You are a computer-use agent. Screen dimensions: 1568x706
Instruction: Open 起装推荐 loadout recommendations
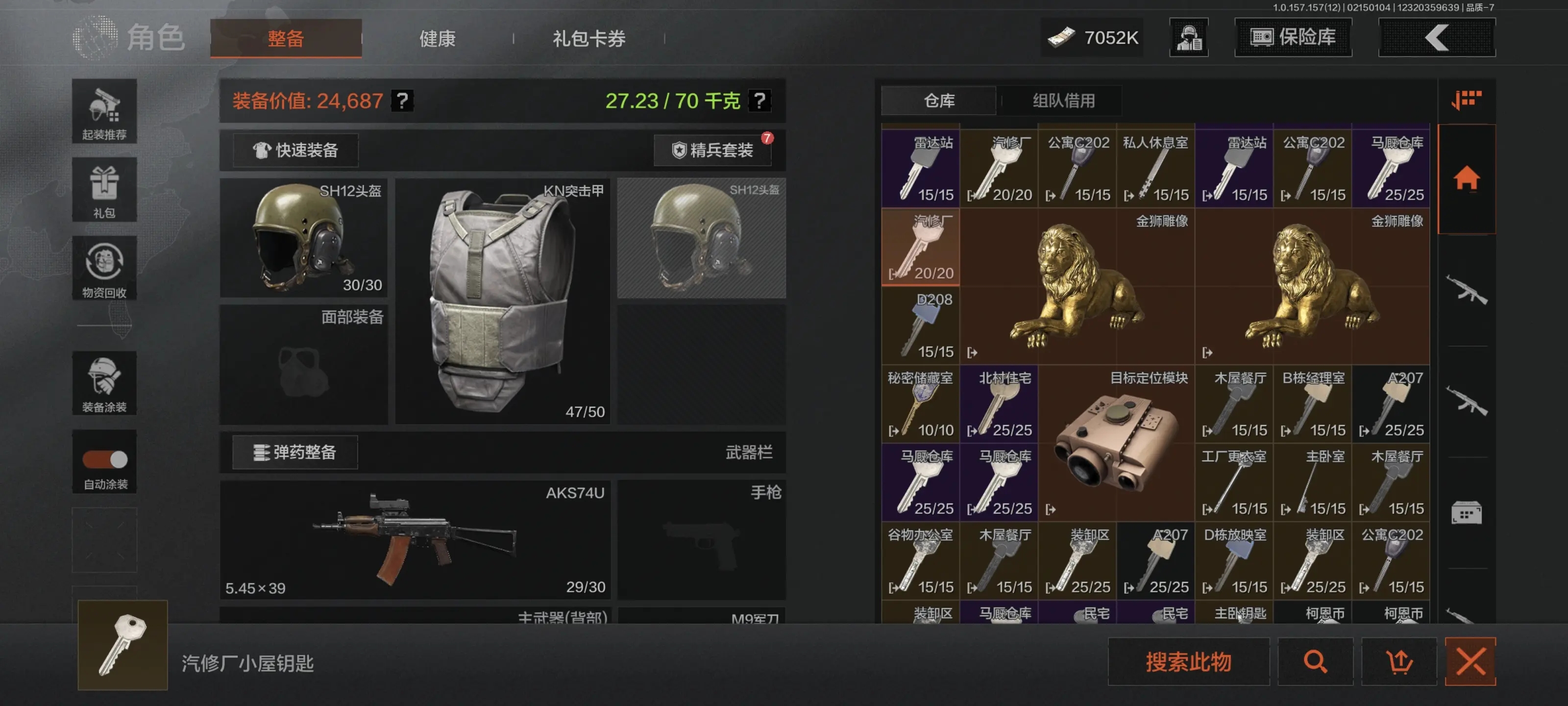[104, 111]
